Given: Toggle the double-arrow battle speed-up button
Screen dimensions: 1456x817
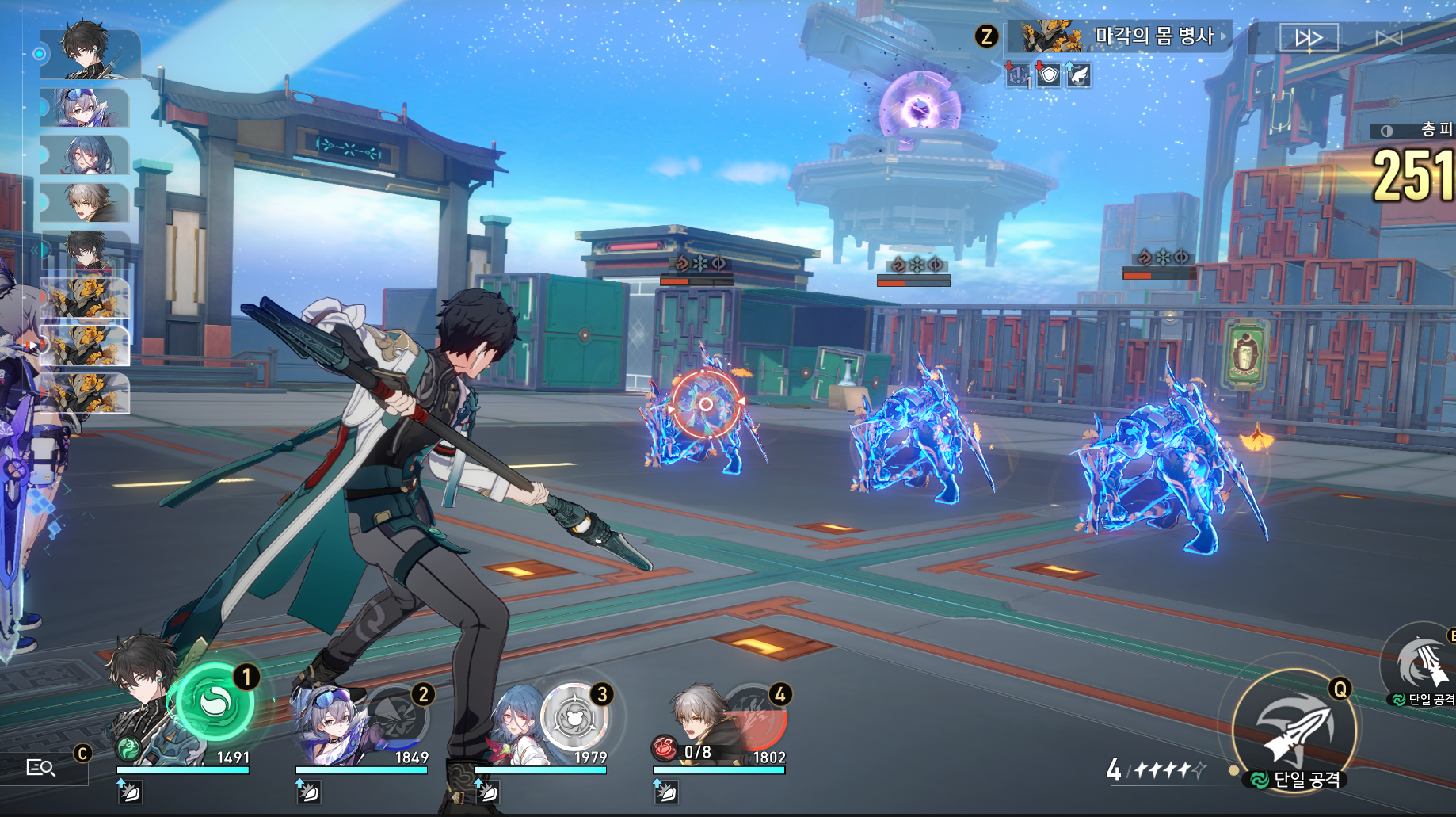Looking at the screenshot, I should [x=1308, y=37].
